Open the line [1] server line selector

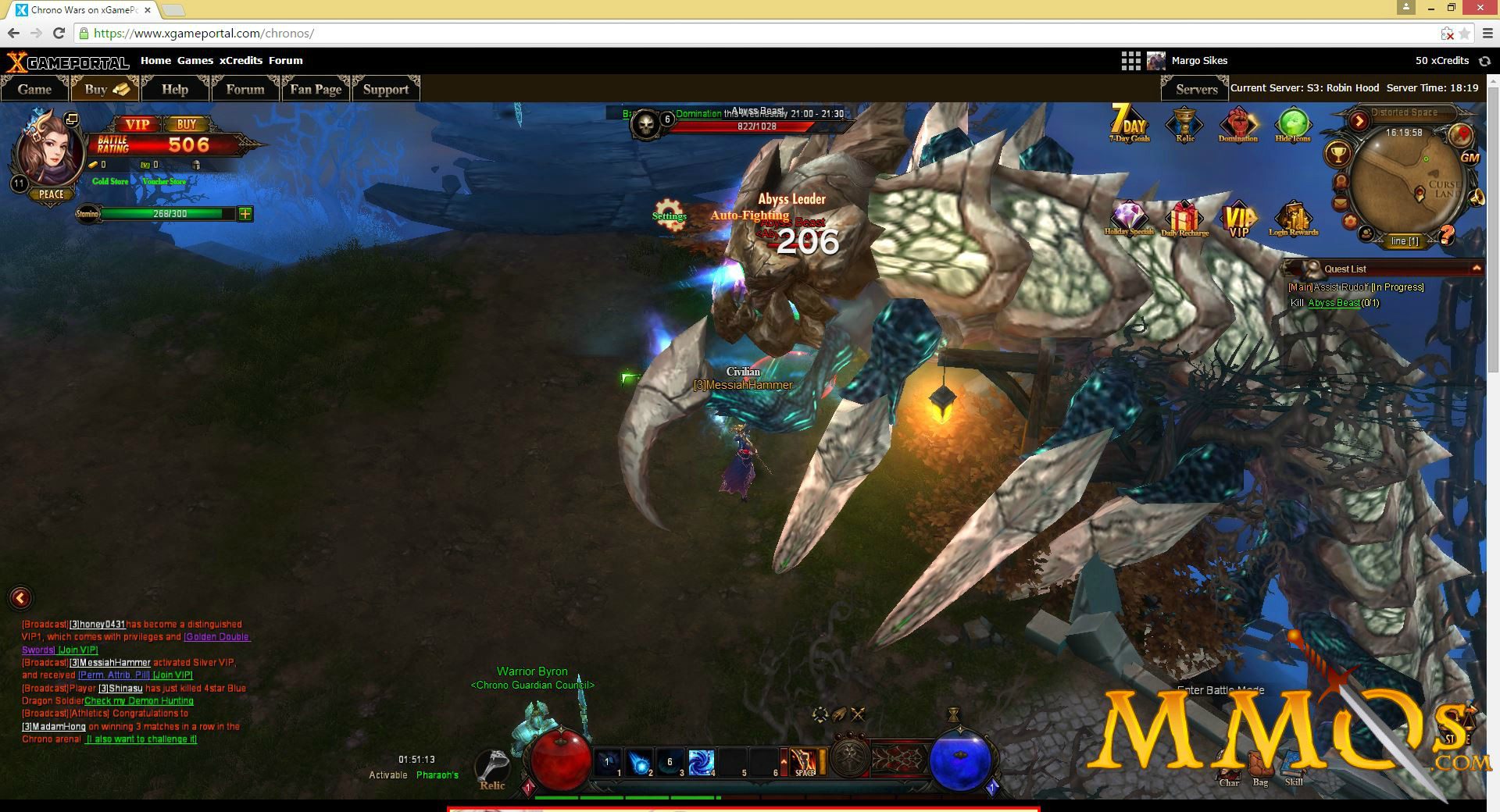(x=1404, y=241)
